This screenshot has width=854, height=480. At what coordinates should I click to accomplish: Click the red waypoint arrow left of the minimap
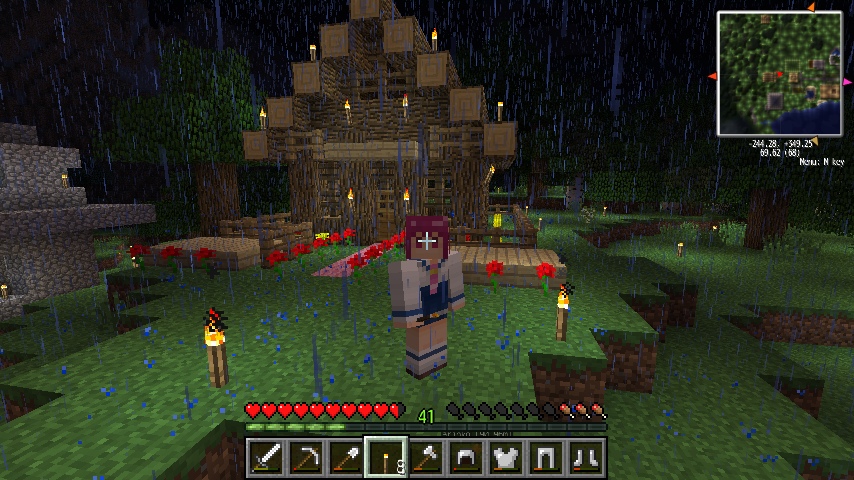click(713, 76)
